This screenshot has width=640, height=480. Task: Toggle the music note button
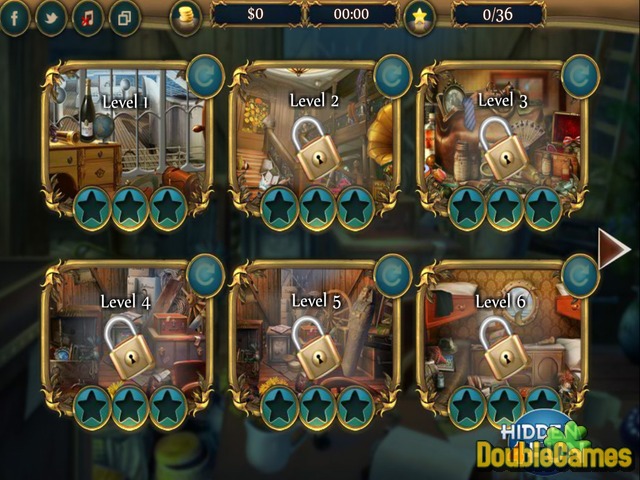(88, 17)
